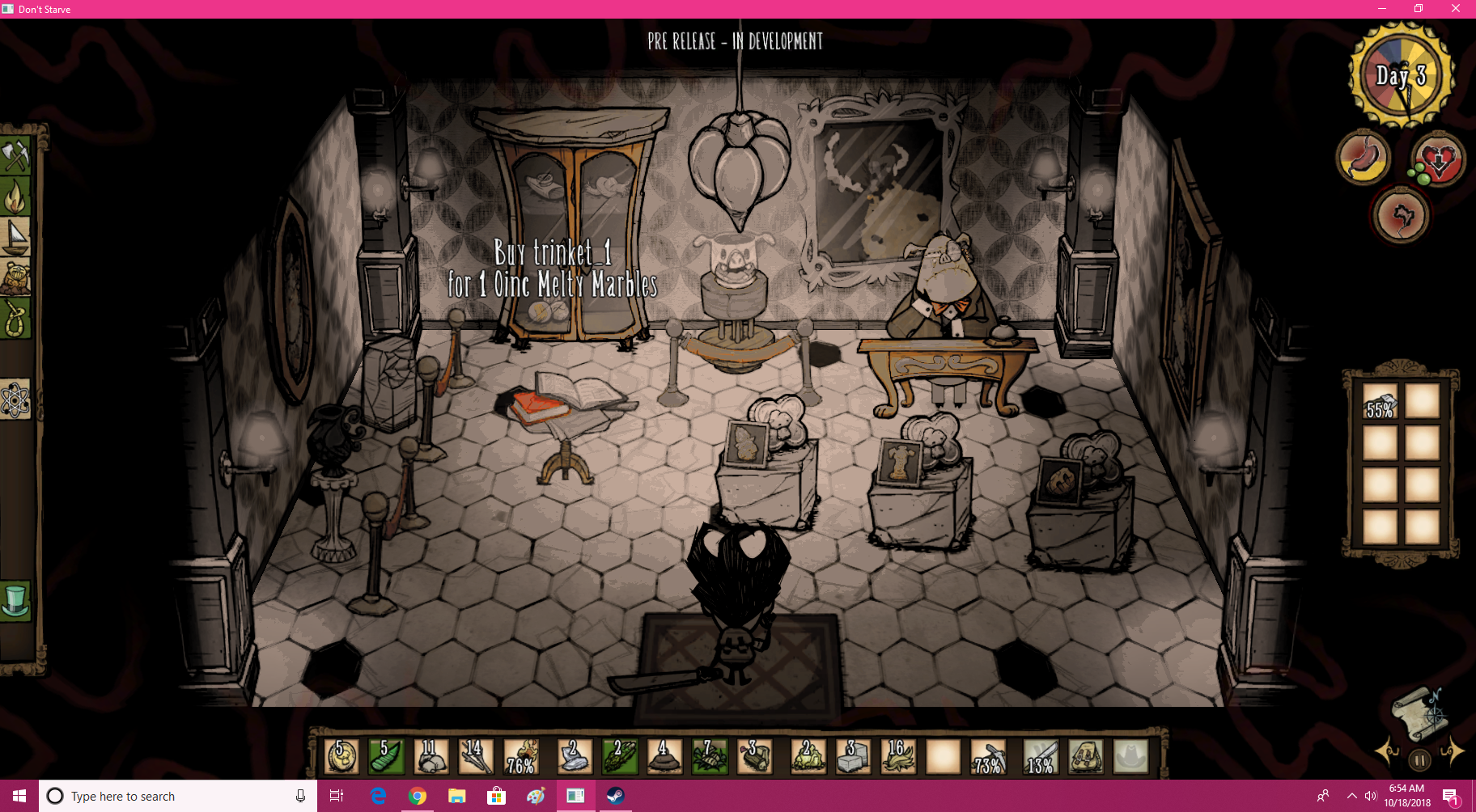Select the stack of 16 cut grass
1476x812 pixels.
pyautogui.click(x=897, y=757)
